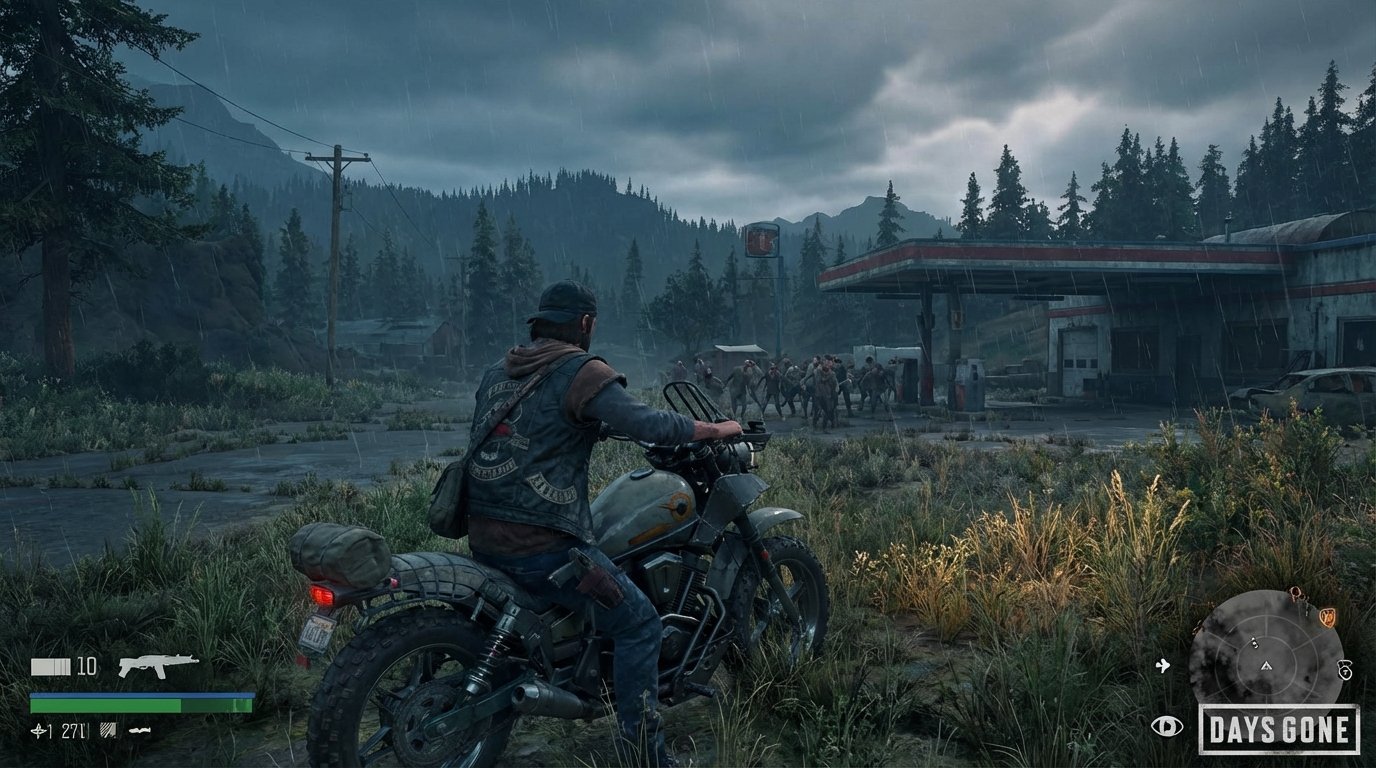Click the white waypoint arrow left of the minimap

1163,666
